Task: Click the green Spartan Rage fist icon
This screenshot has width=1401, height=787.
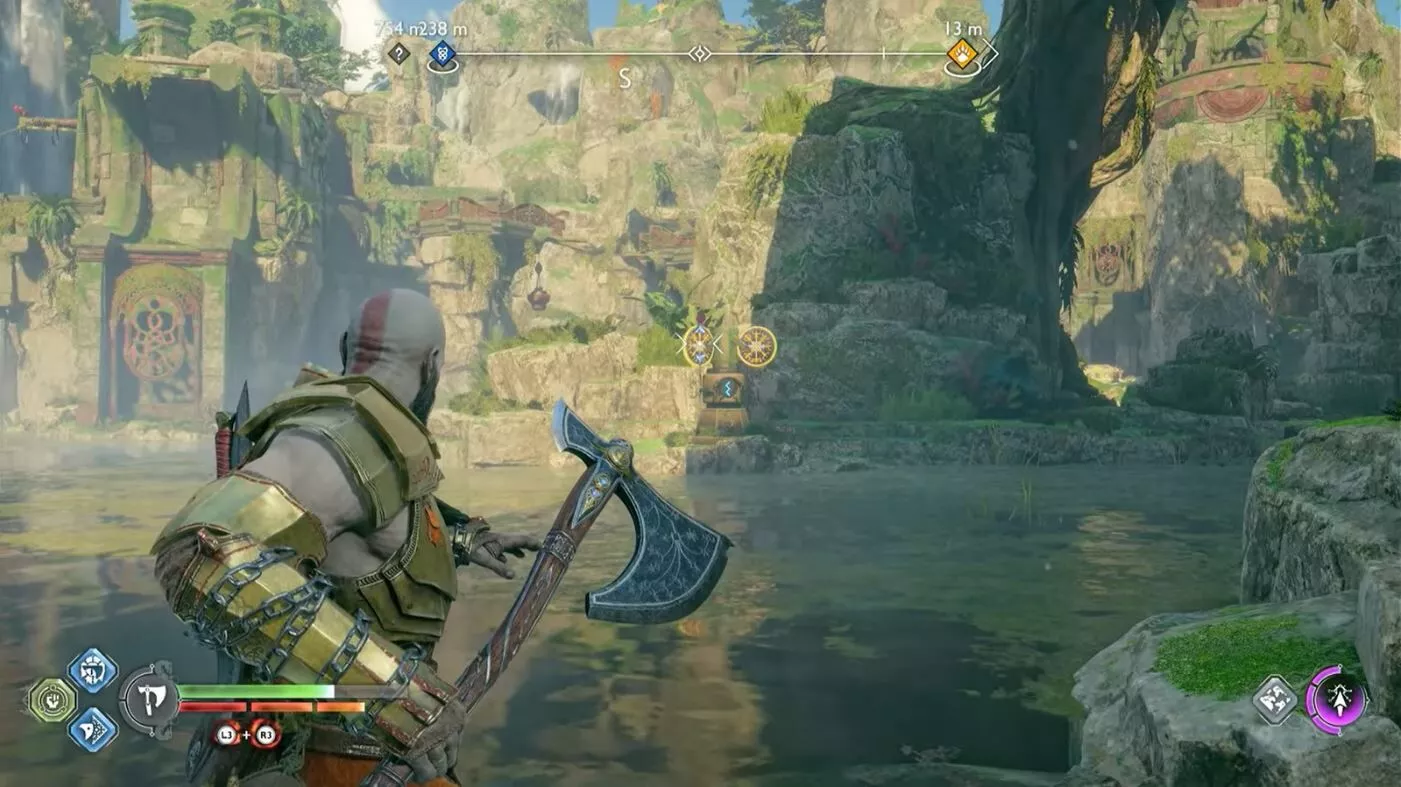Action: coord(51,699)
